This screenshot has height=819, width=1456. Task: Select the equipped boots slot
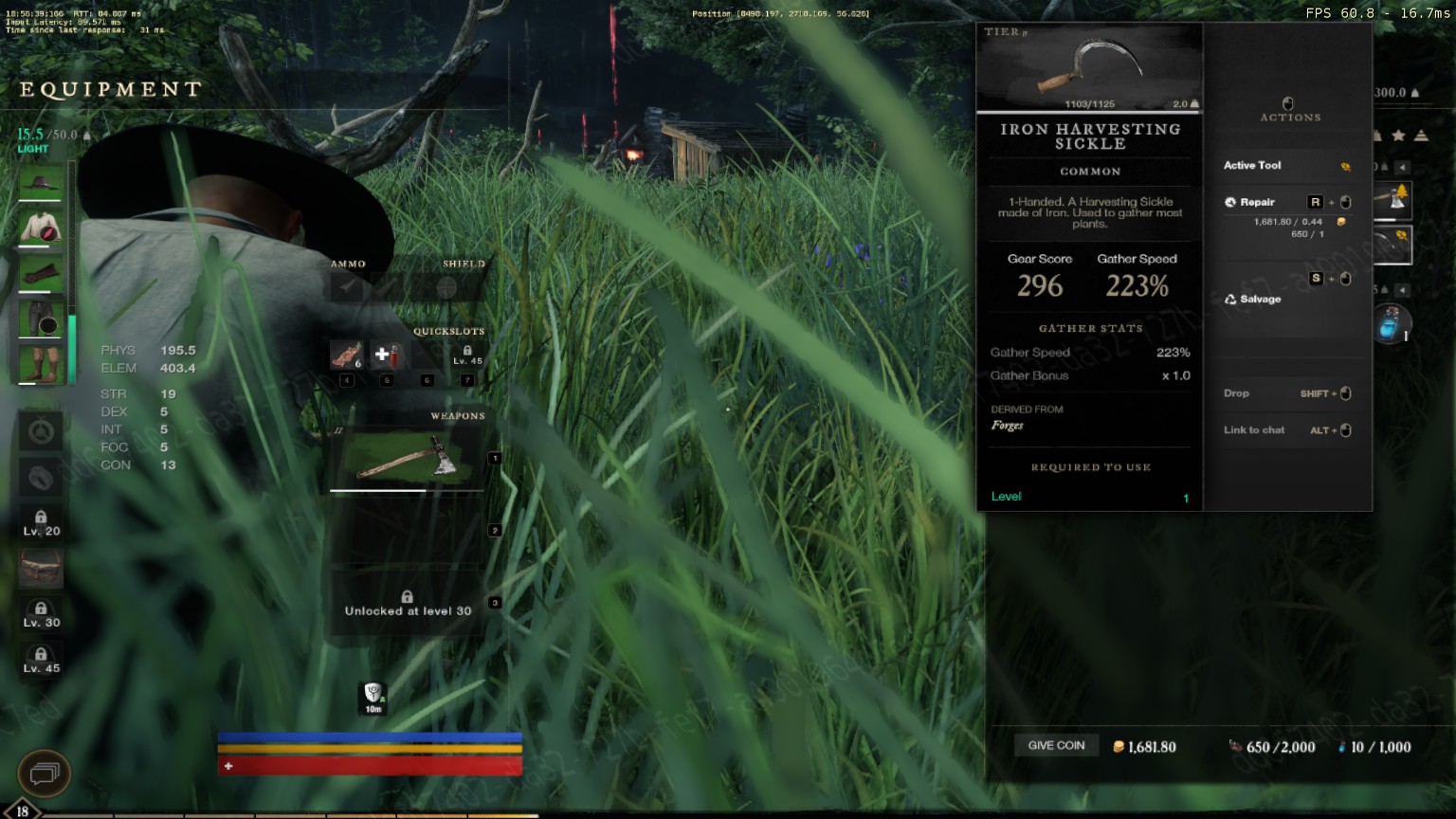point(41,364)
